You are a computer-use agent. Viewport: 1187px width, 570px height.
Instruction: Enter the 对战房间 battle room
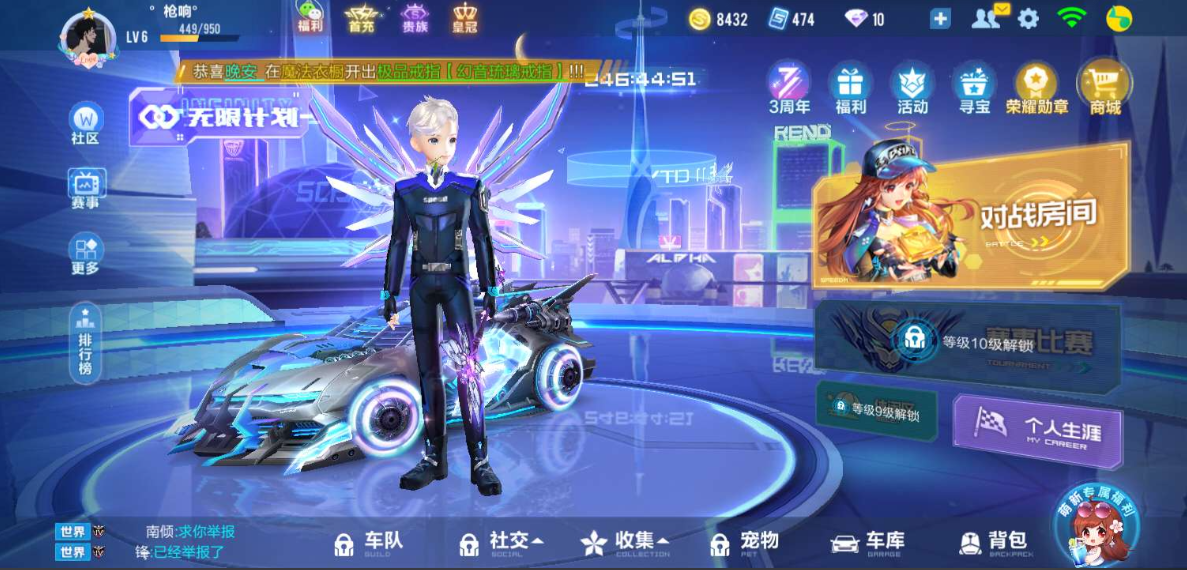click(x=970, y=215)
